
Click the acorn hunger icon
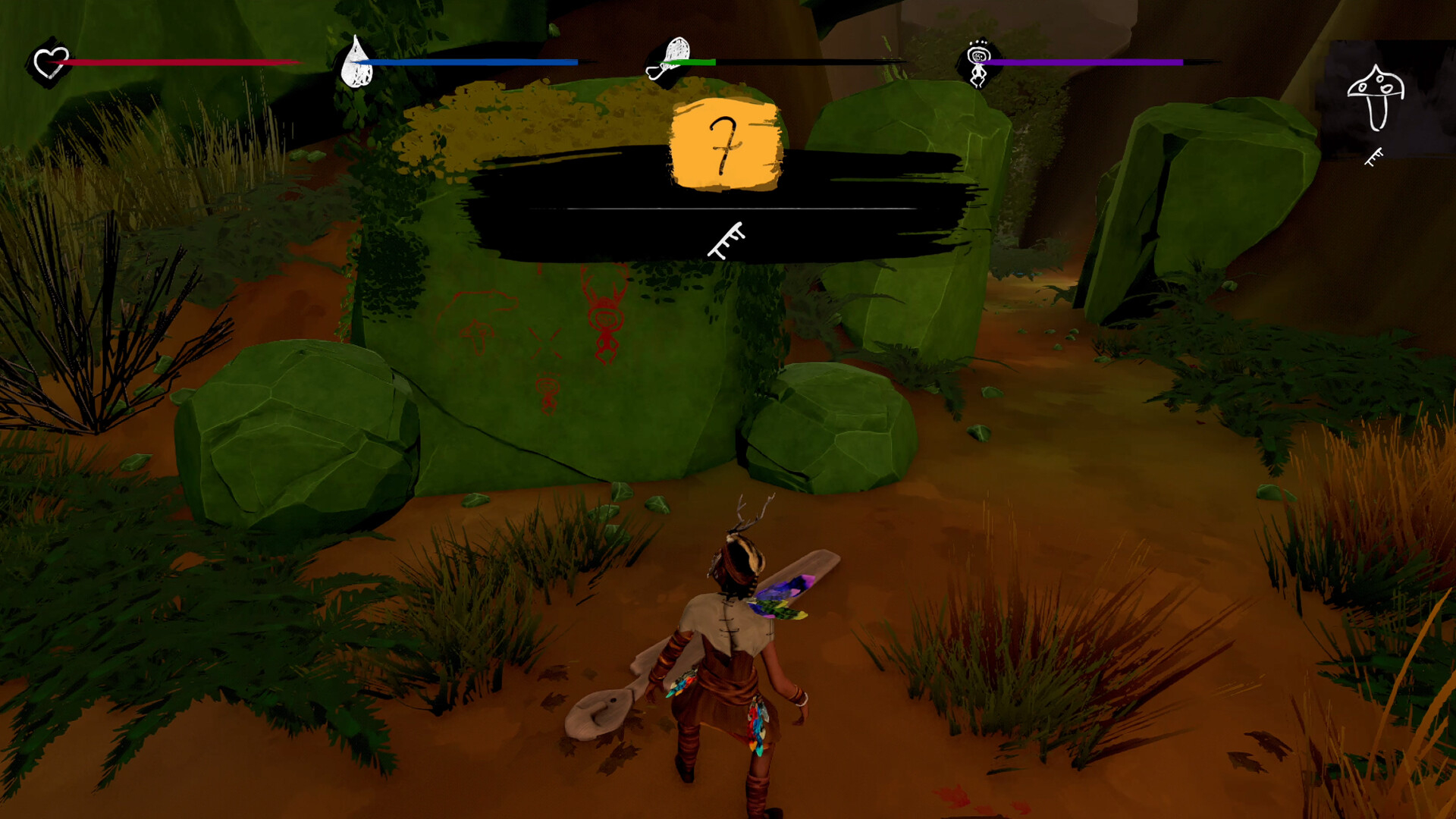point(670,58)
